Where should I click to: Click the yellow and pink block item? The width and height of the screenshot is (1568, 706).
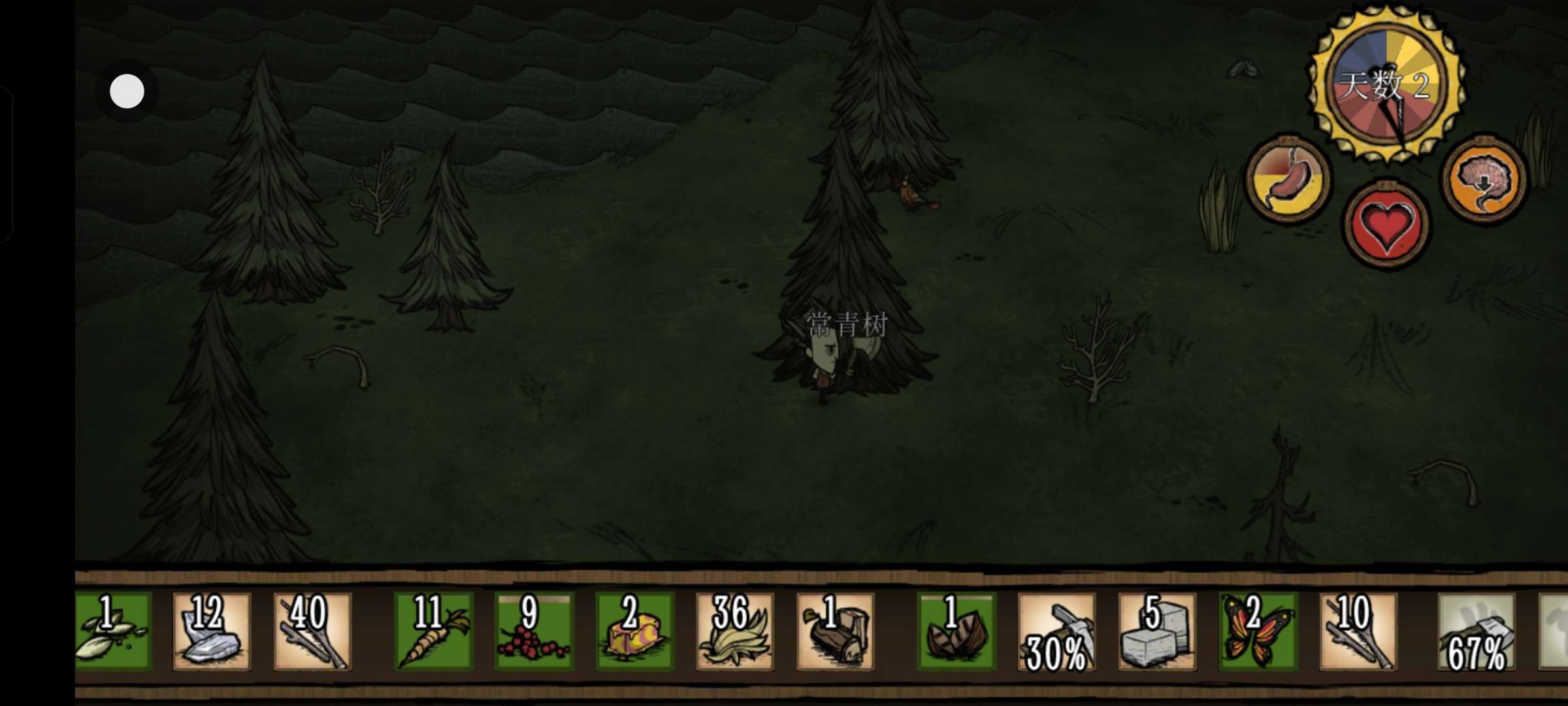[634, 631]
